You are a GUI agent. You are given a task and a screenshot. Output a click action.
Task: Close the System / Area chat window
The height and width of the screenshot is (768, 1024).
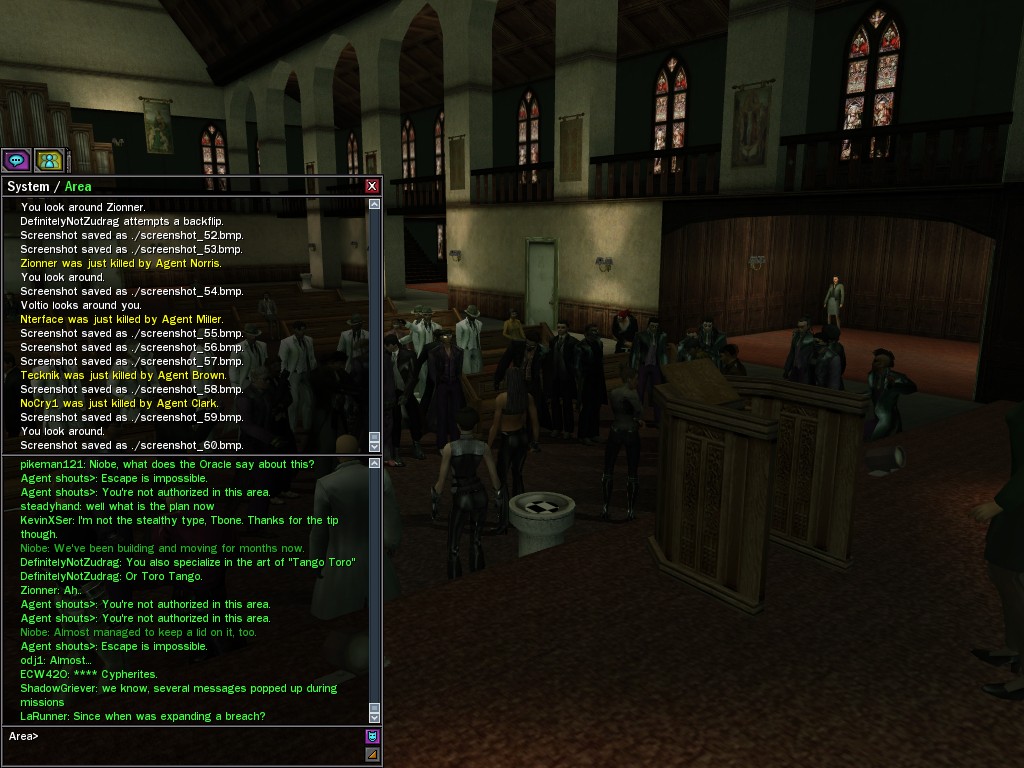(x=372, y=186)
